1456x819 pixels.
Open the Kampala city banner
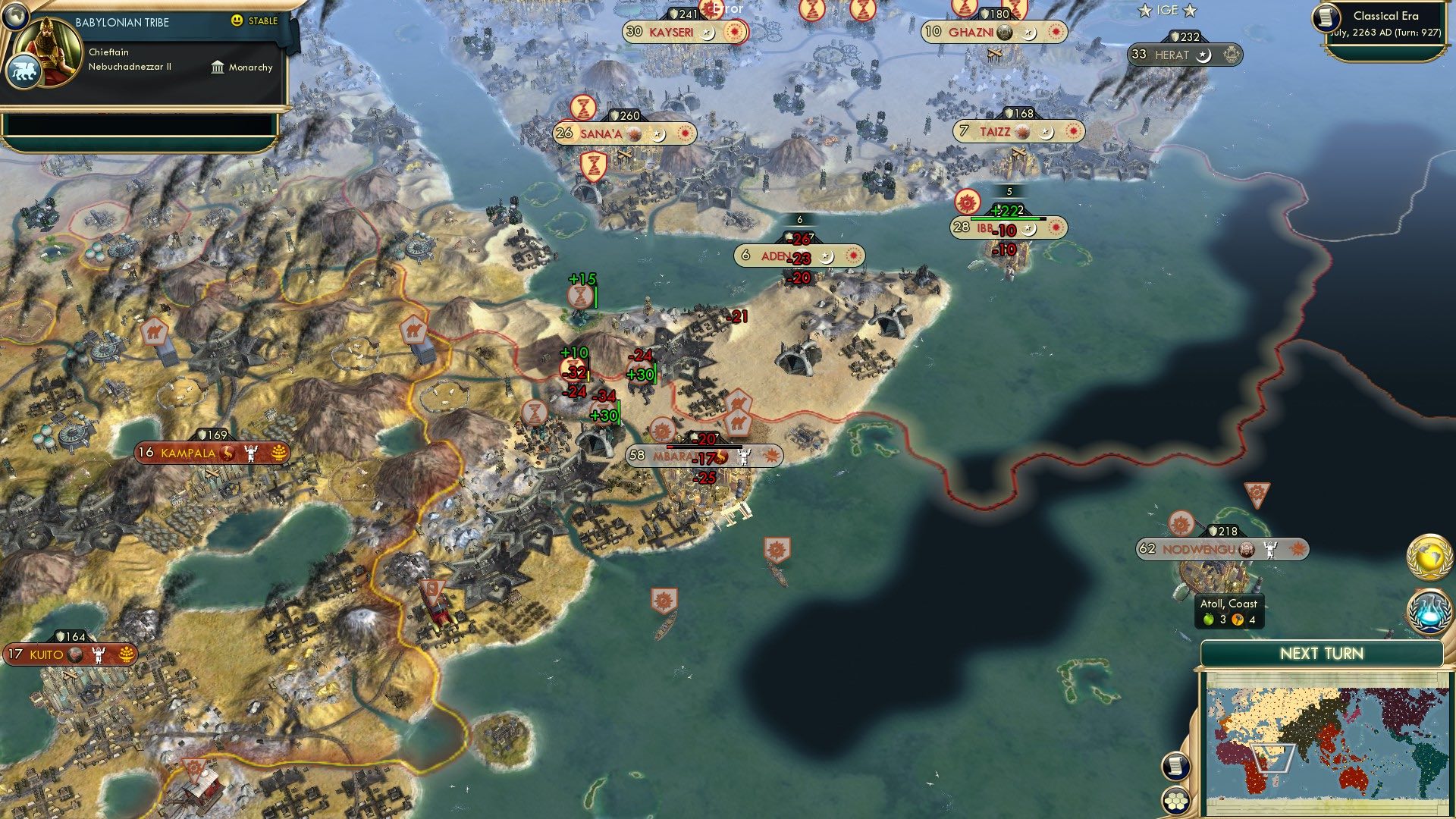coord(189,452)
